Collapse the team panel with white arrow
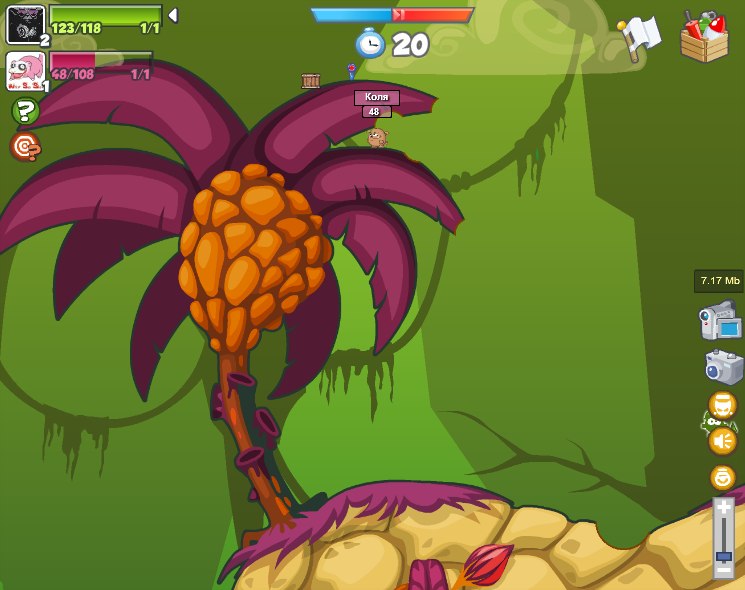The height and width of the screenshot is (590, 745). pyautogui.click(x=173, y=15)
